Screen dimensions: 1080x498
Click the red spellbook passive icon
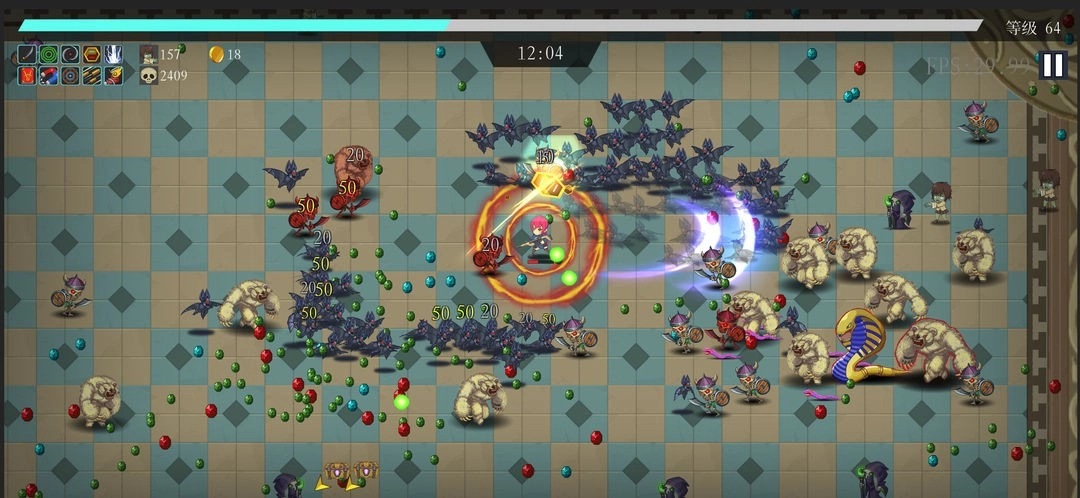coord(27,76)
